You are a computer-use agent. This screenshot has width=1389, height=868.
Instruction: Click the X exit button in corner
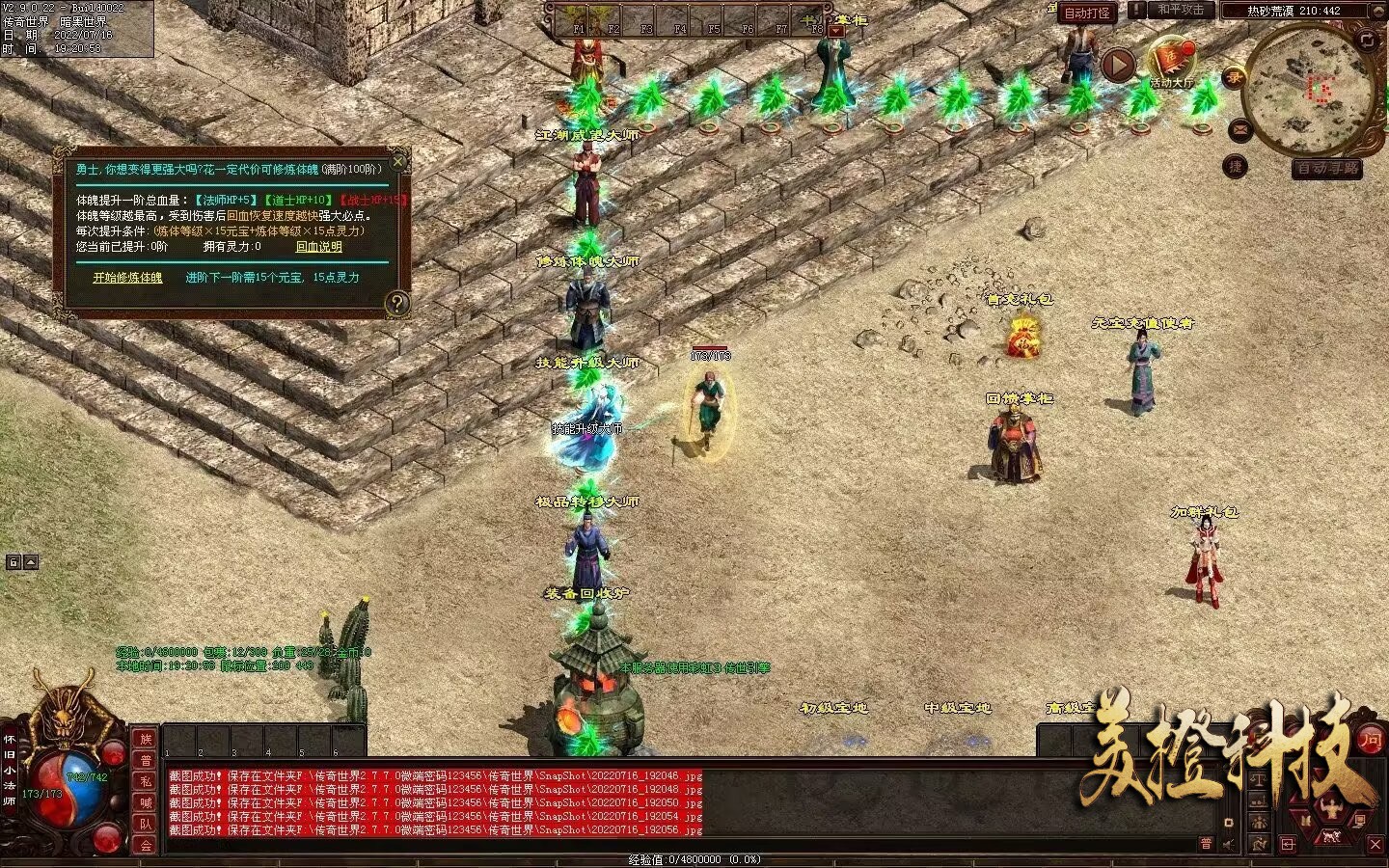pyautogui.click(x=1375, y=844)
